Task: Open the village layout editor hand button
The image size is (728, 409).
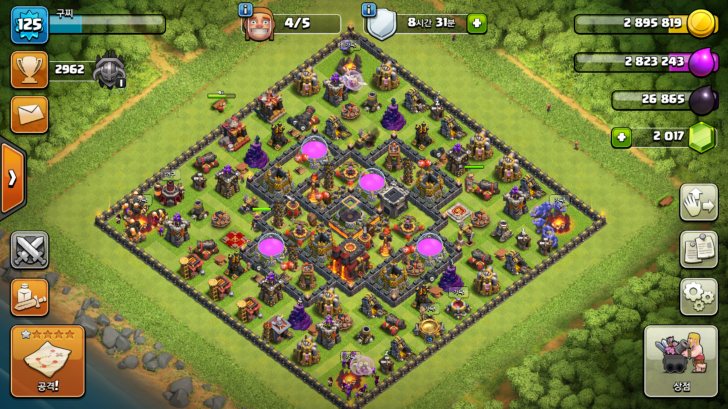Action: [x=698, y=203]
